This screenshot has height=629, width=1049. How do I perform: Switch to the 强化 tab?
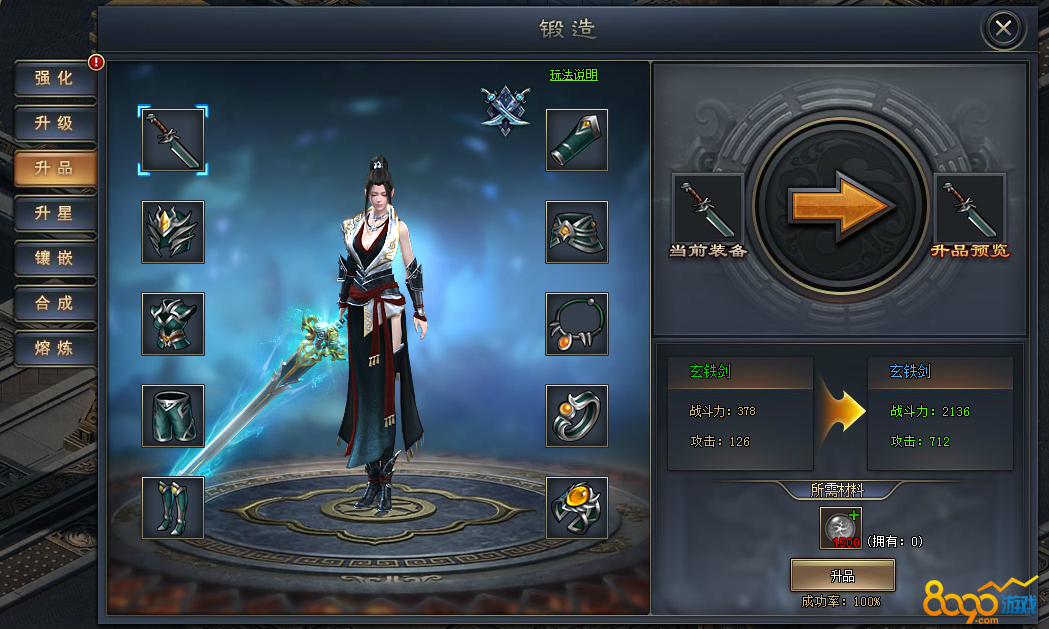click(x=55, y=79)
